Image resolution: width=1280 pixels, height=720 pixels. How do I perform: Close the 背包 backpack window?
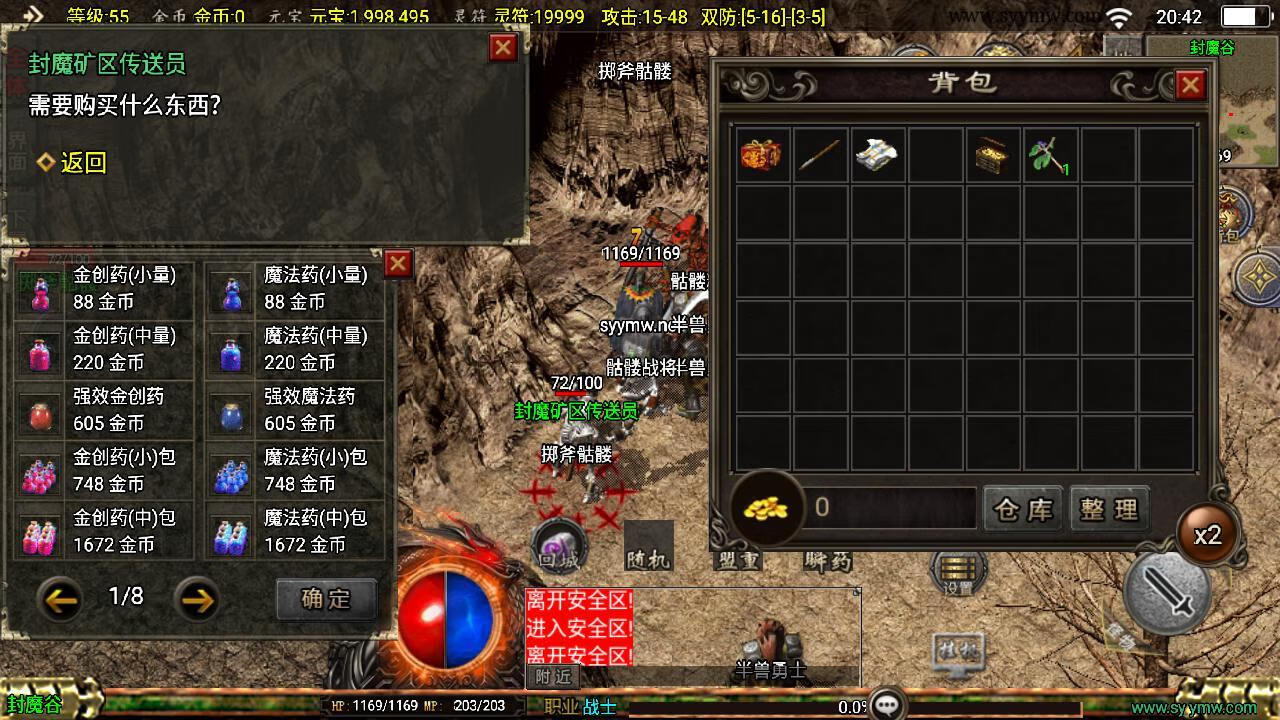coord(1189,86)
